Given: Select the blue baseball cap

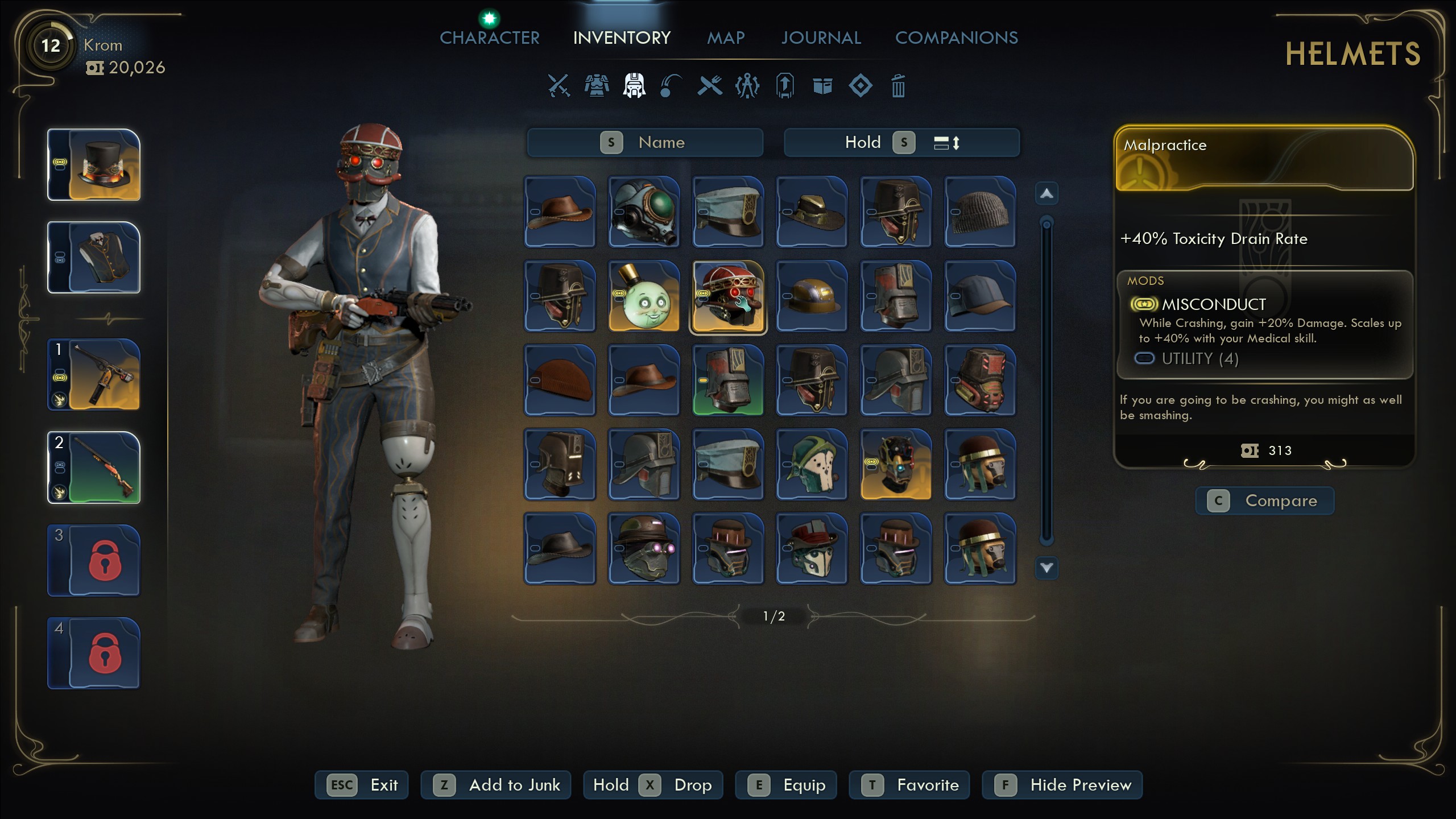Looking at the screenshot, I should [980, 296].
